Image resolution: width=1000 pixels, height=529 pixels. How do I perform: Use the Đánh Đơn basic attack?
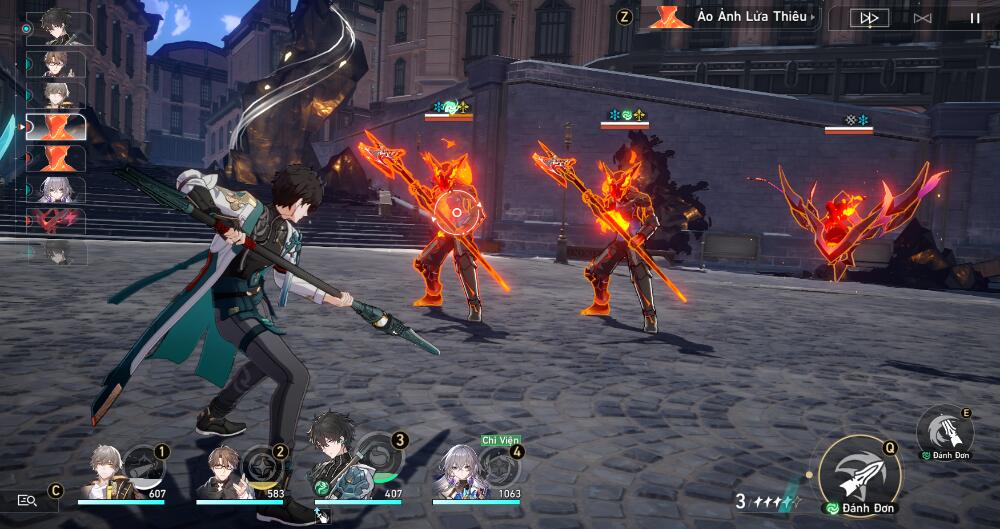tap(859, 475)
